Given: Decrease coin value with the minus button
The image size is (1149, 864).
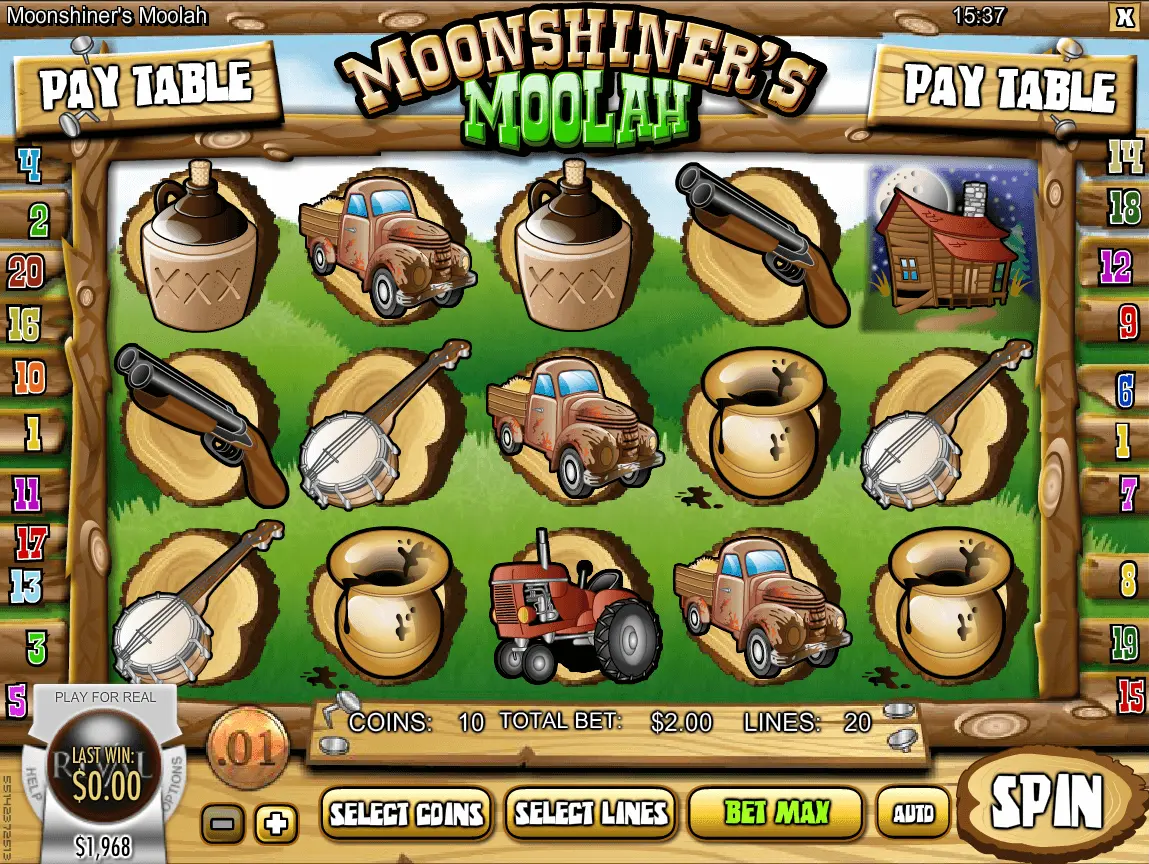Looking at the screenshot, I should (222, 824).
